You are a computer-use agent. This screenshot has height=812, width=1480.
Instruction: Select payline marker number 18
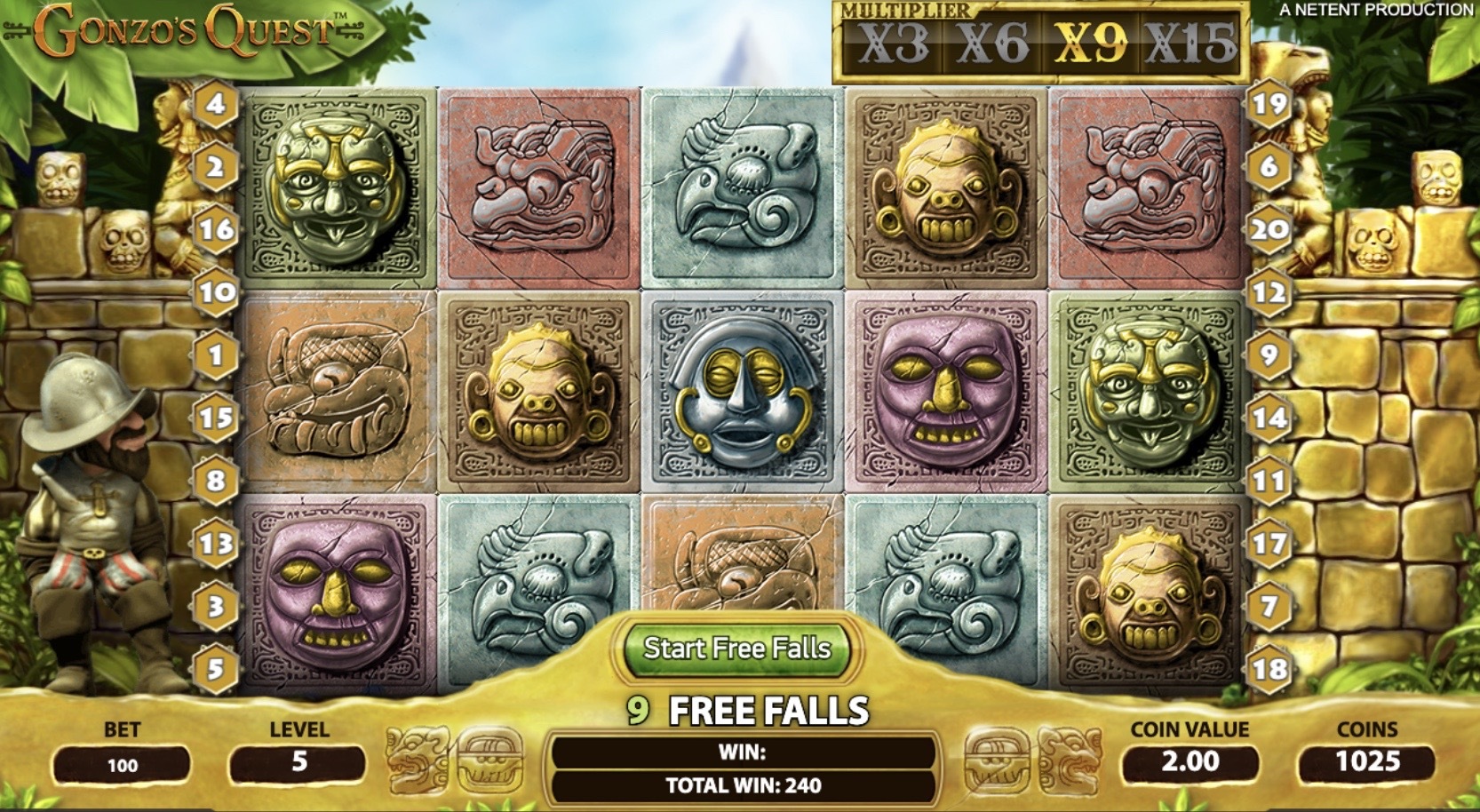1269,668
